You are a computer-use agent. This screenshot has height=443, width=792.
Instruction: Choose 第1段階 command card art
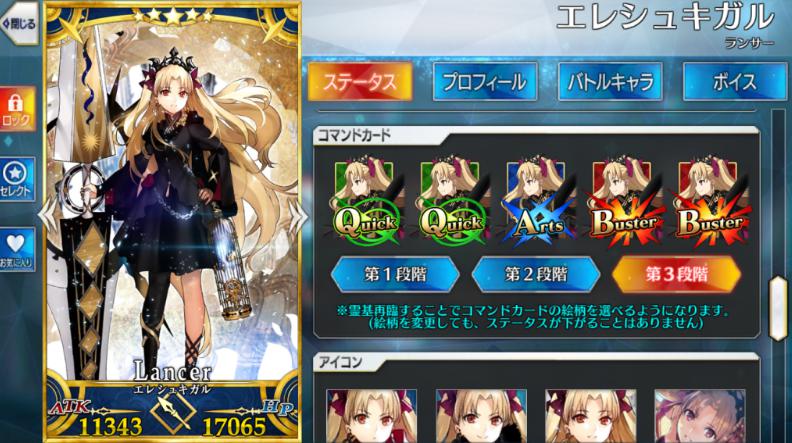(x=395, y=274)
